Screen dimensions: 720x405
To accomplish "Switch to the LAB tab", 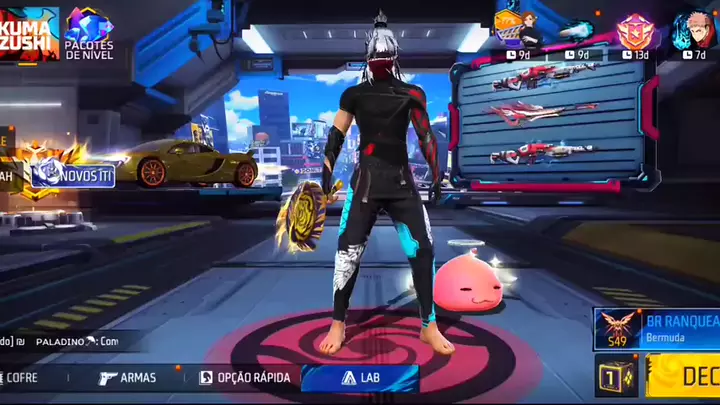I will pyautogui.click(x=359, y=378).
